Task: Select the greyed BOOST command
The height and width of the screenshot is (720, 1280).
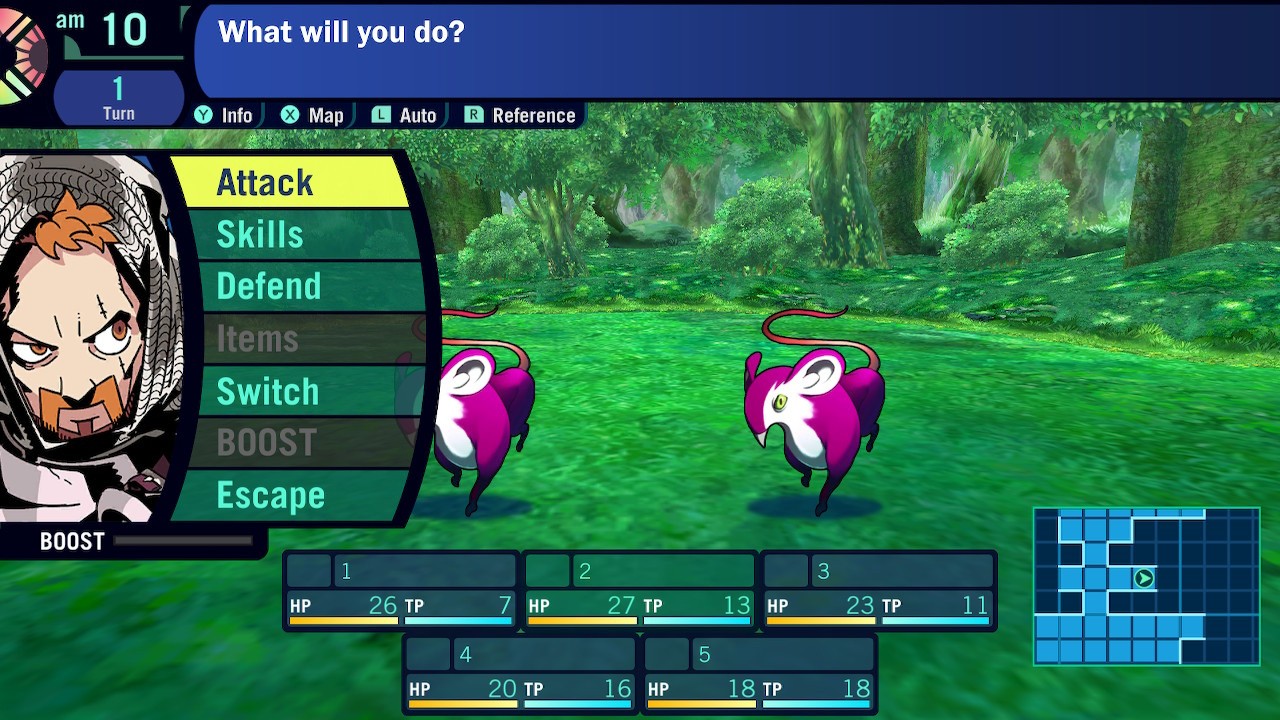Action: pyautogui.click(x=290, y=442)
